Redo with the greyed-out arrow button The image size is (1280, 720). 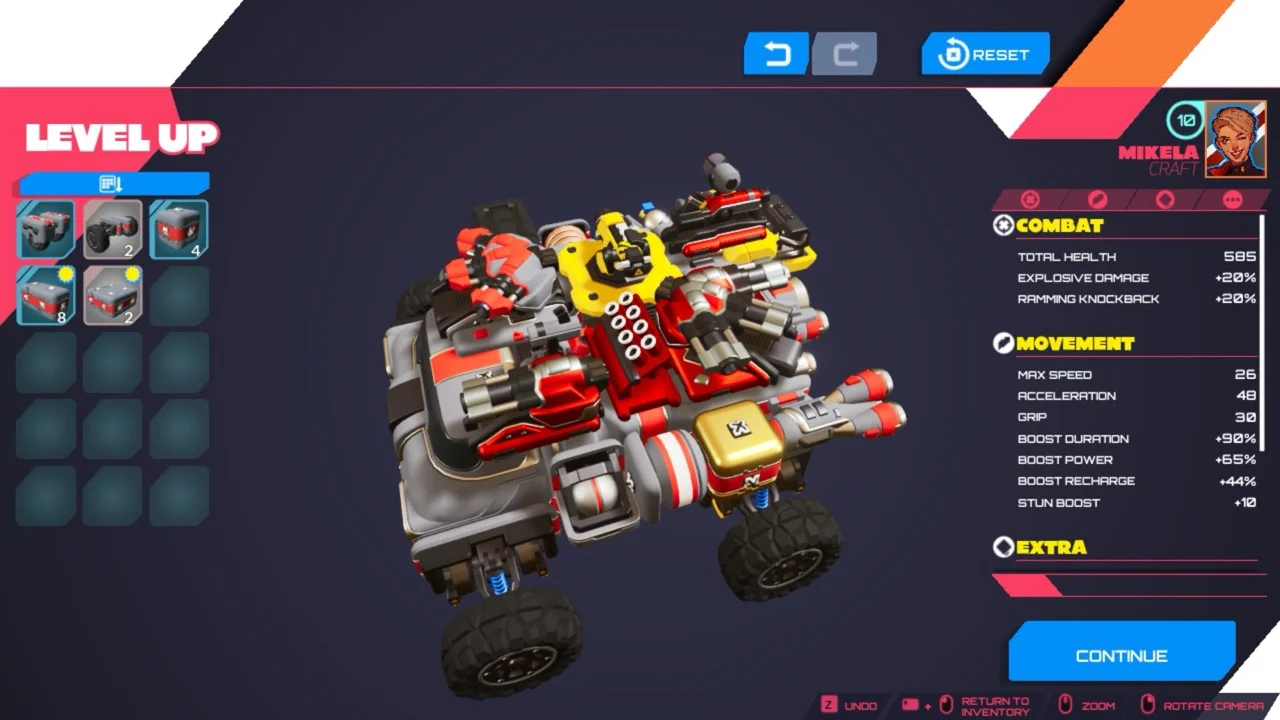[845, 54]
